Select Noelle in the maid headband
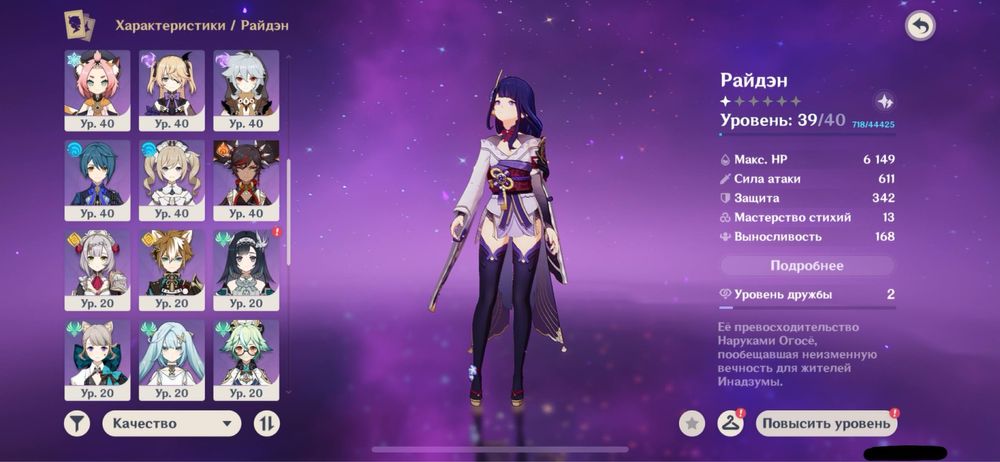1000x462 pixels. (97, 269)
